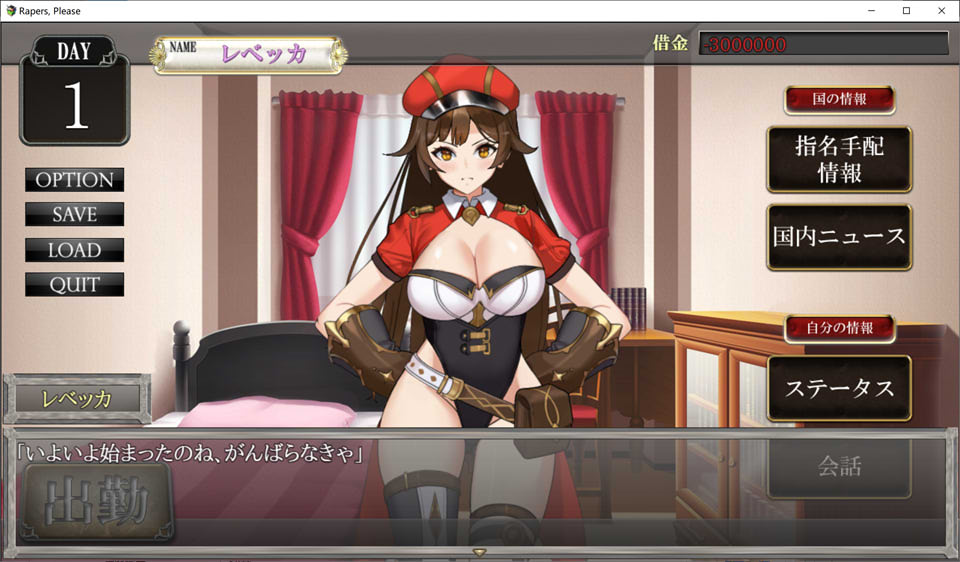The image size is (960, 562).
Task: Select QUIT to exit the game
Action: (x=75, y=285)
